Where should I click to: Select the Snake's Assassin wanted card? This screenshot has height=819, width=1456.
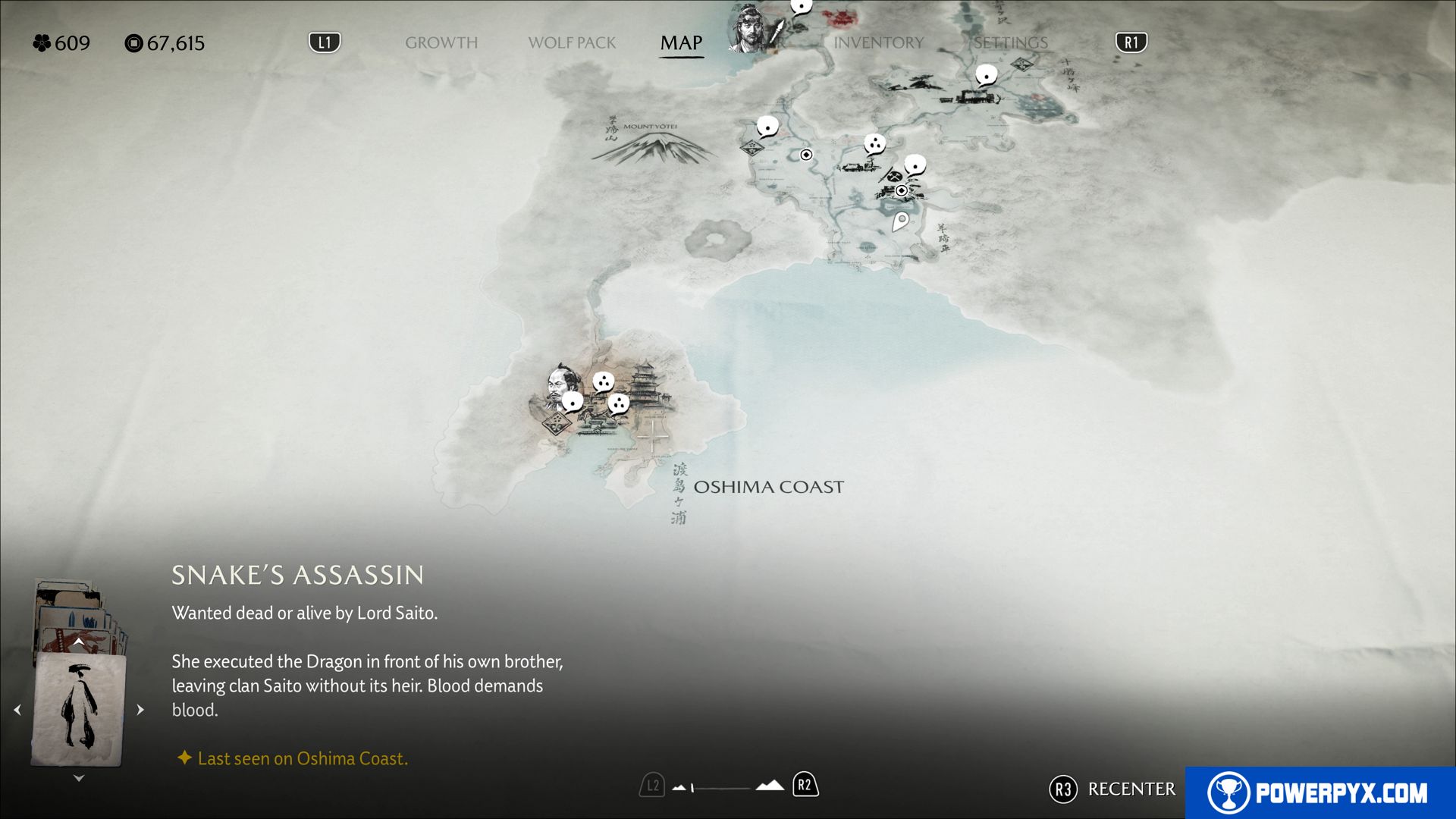coord(78,709)
